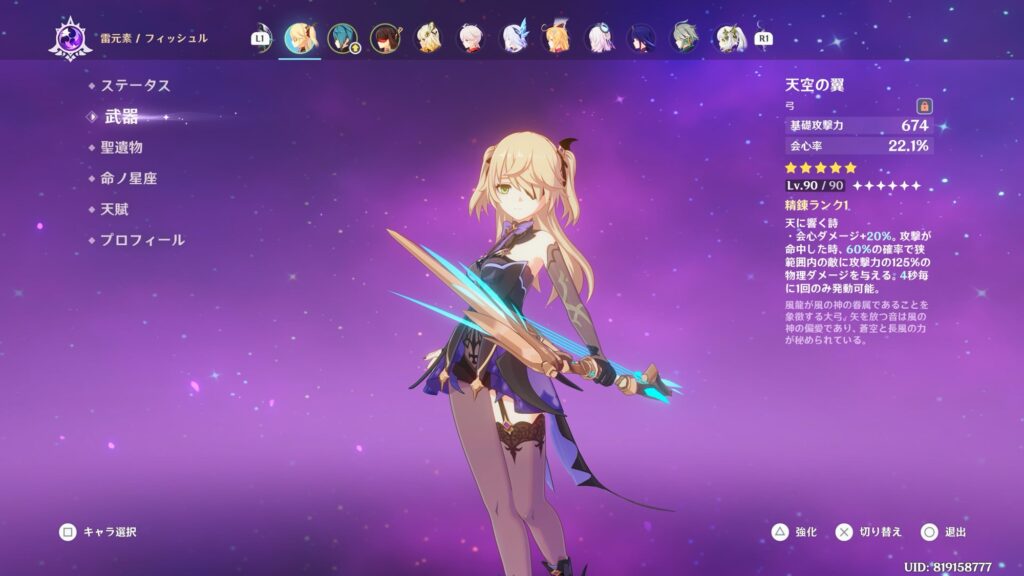This screenshot has width=1024, height=576.
Task: Open the ステータス menu entry
Action: tap(135, 86)
